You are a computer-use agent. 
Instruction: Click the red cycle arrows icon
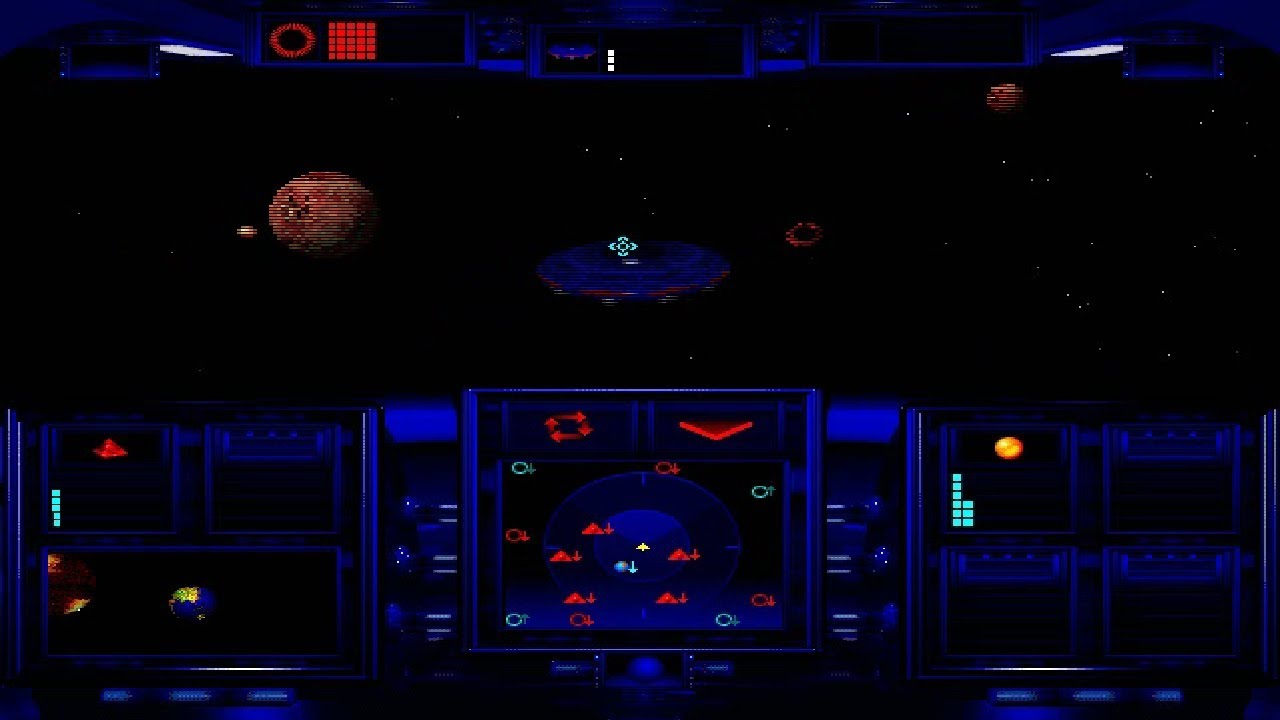[568, 427]
